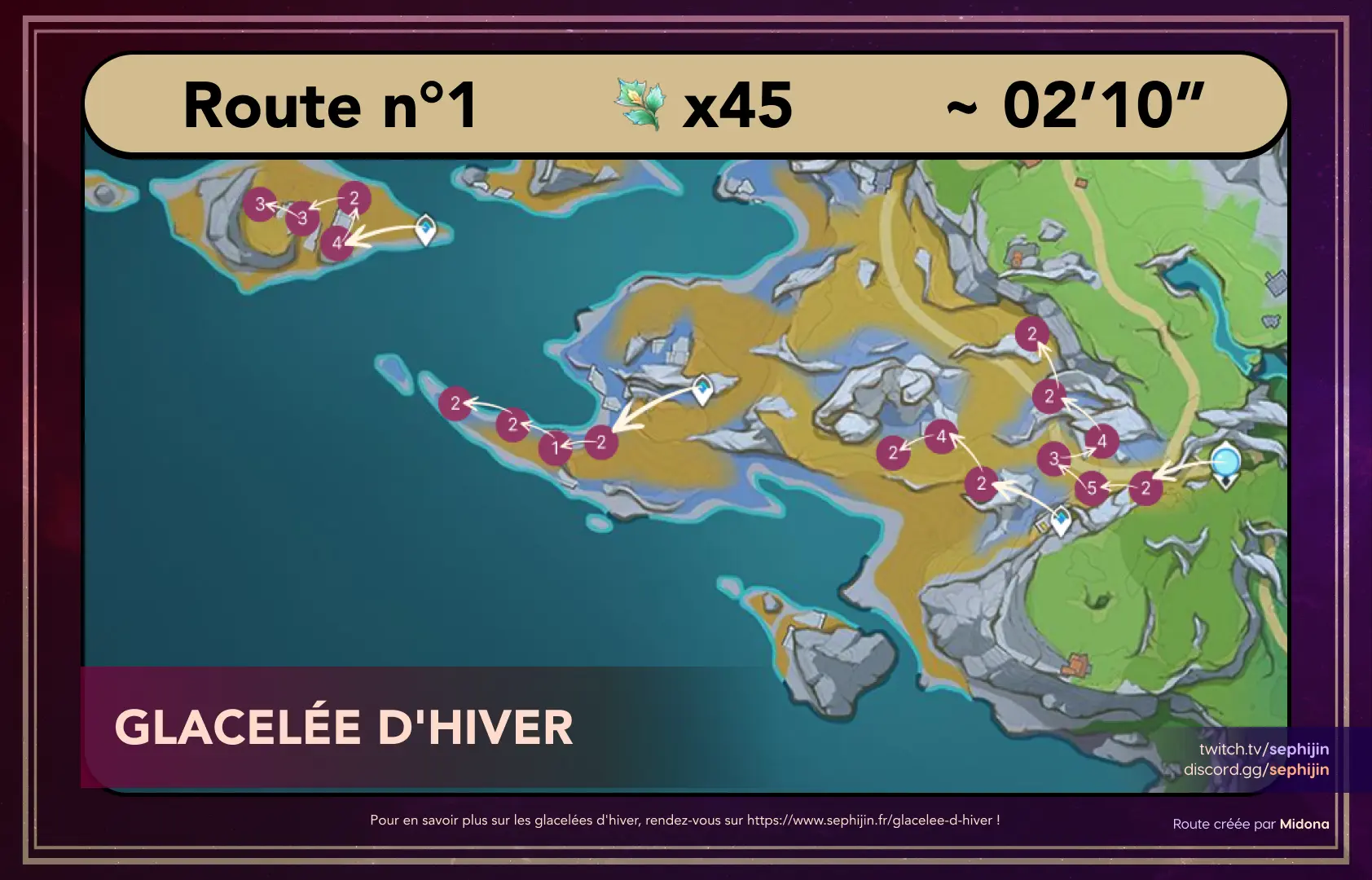Image resolution: width=1372 pixels, height=880 pixels.
Task: Click the glowing blue Statue of the Seven marker
Action: point(1225,463)
